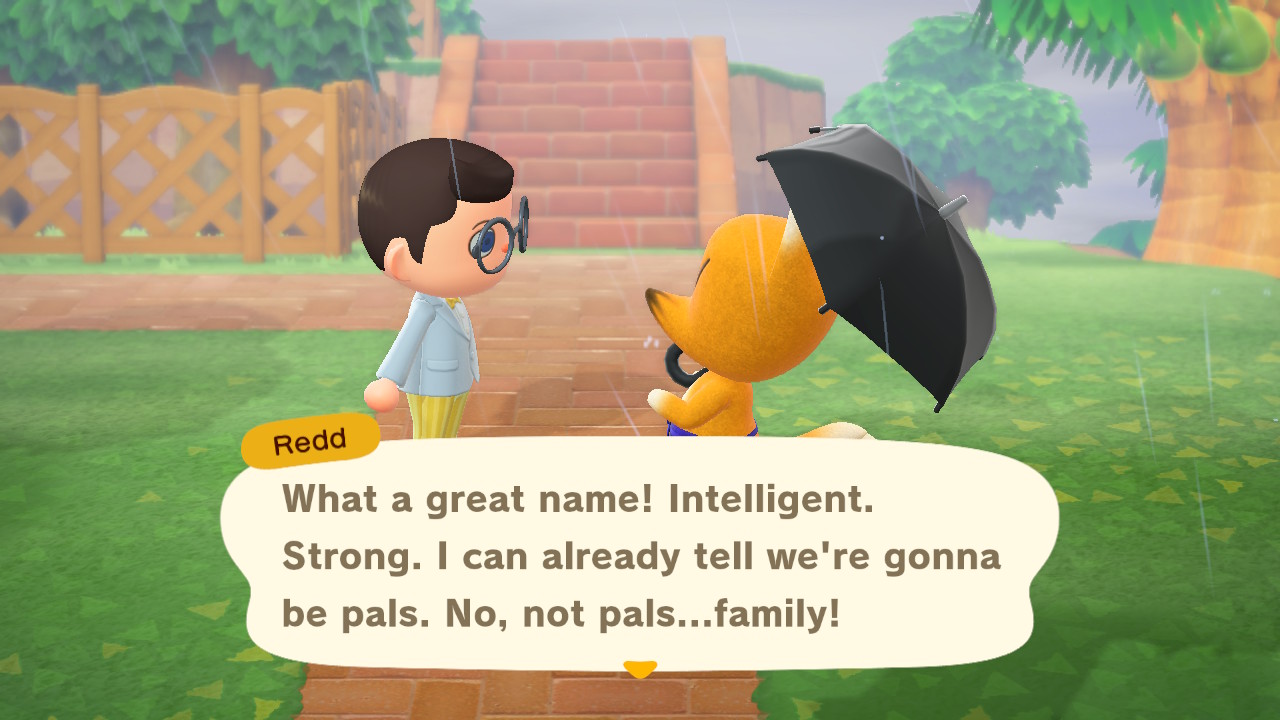Advance dialogue with the orange continue arrow
The width and height of the screenshot is (1280, 720).
click(639, 668)
